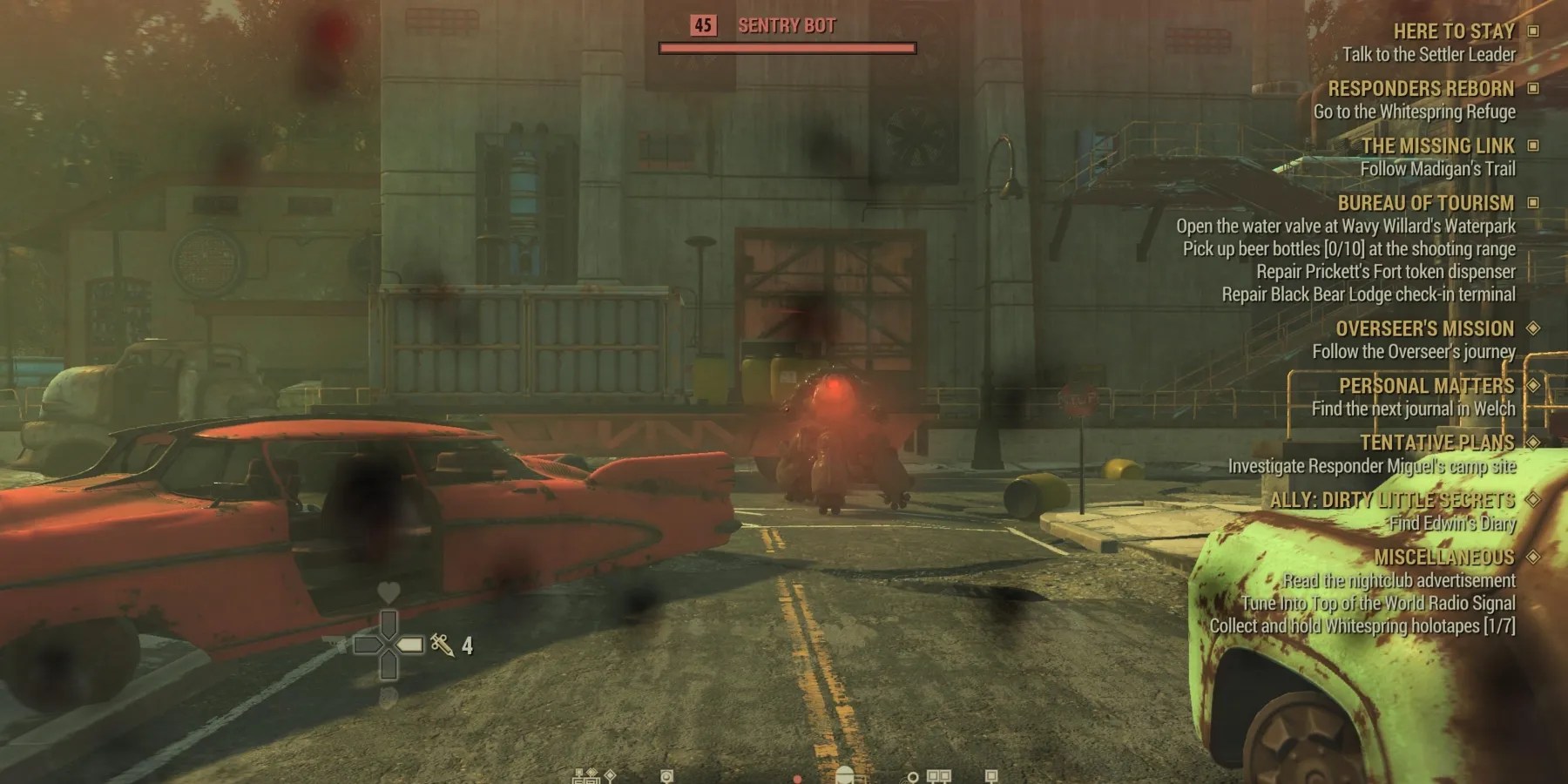The height and width of the screenshot is (784, 1568).
Task: Toggle the diamond beside PERSONAL MATTERS
Action: [x=1535, y=386]
